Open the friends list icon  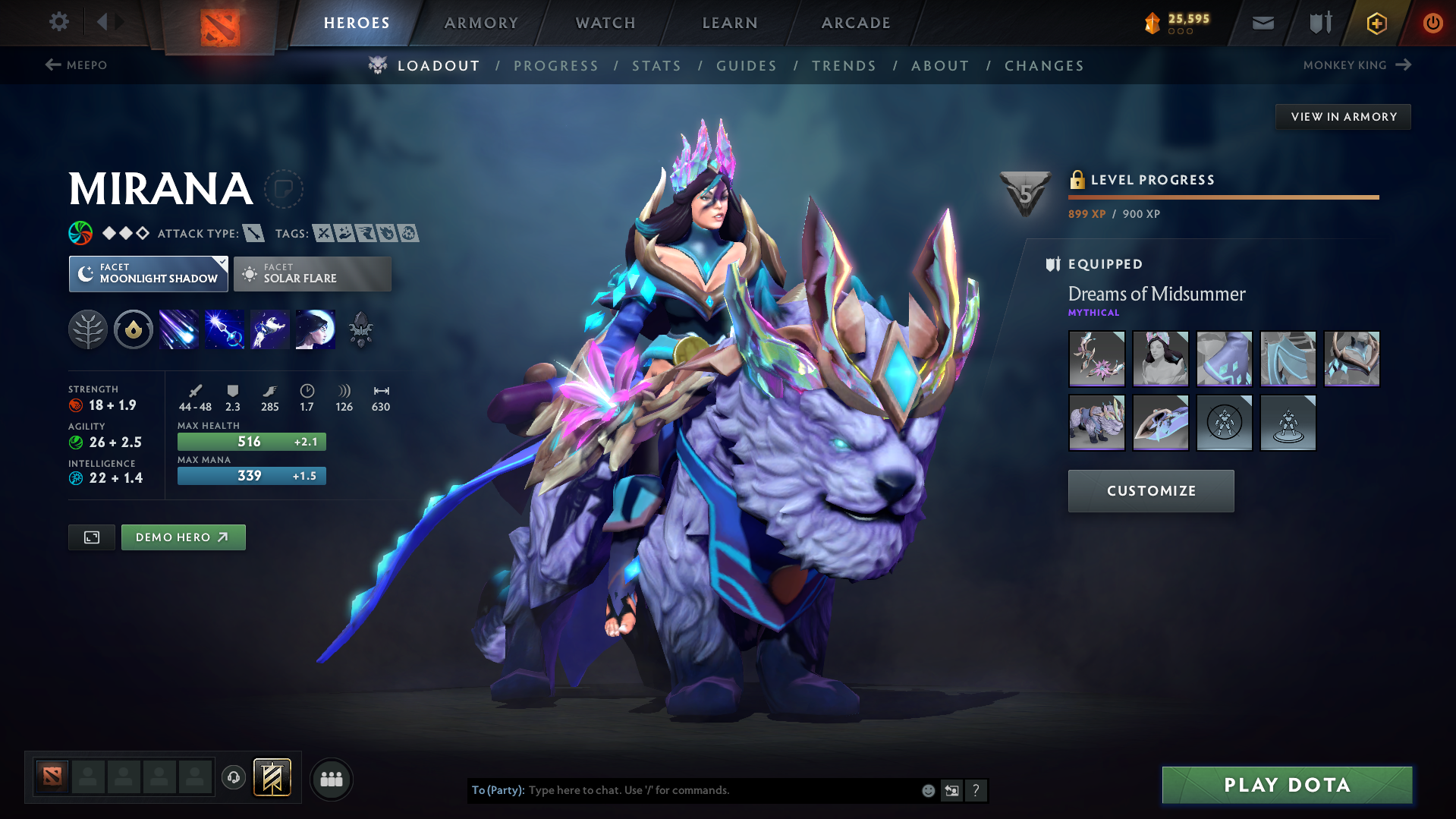click(332, 780)
